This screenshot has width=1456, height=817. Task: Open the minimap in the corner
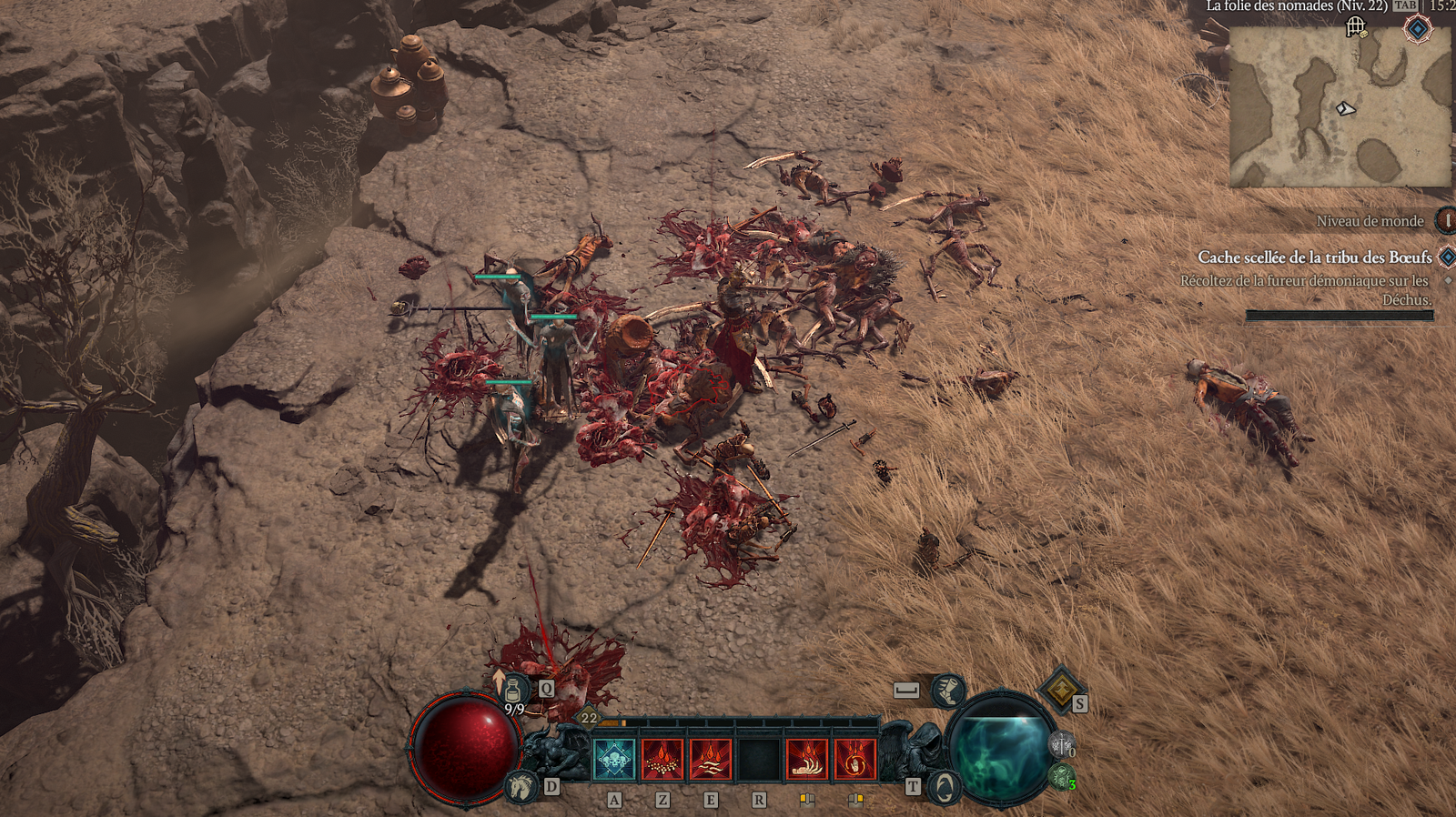[1340, 107]
